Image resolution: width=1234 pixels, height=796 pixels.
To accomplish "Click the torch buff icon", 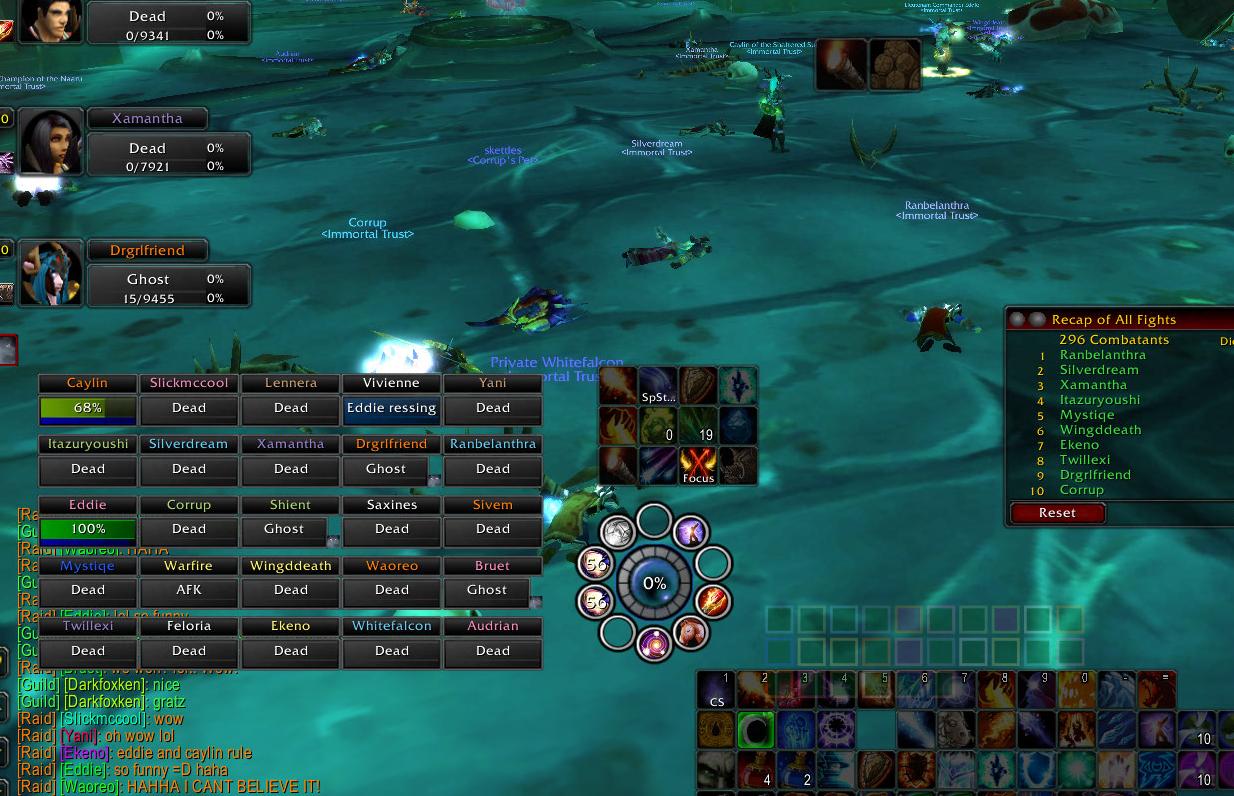I will (x=841, y=65).
